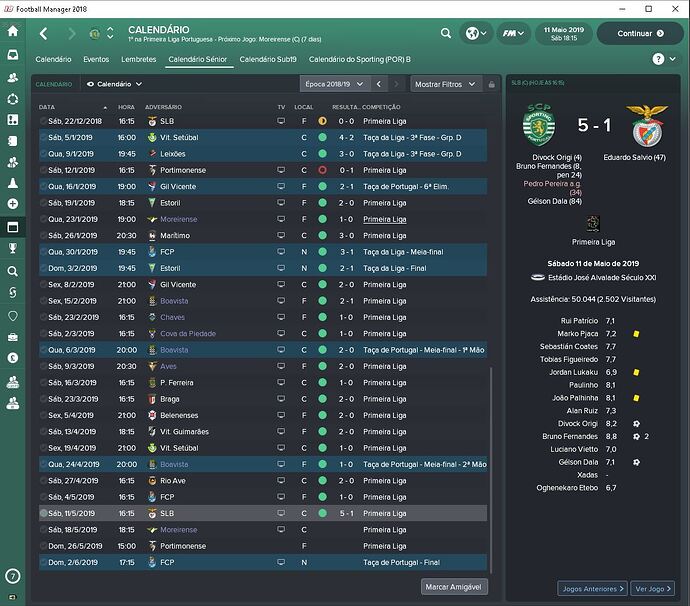Screen dimensions: 690x606
Task: Open the trophy icon in the sidebar
Action: tap(13, 248)
